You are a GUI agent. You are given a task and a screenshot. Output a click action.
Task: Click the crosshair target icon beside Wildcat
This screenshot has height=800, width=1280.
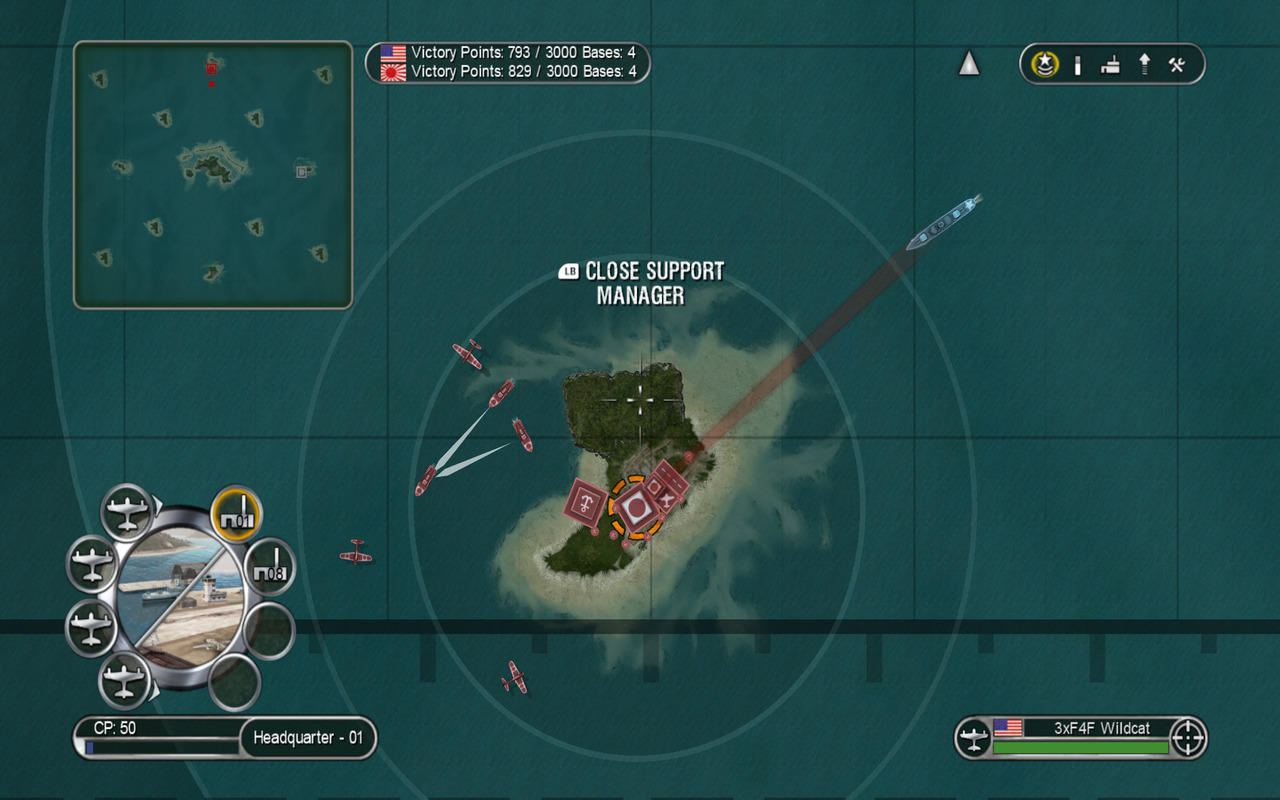click(x=1188, y=738)
